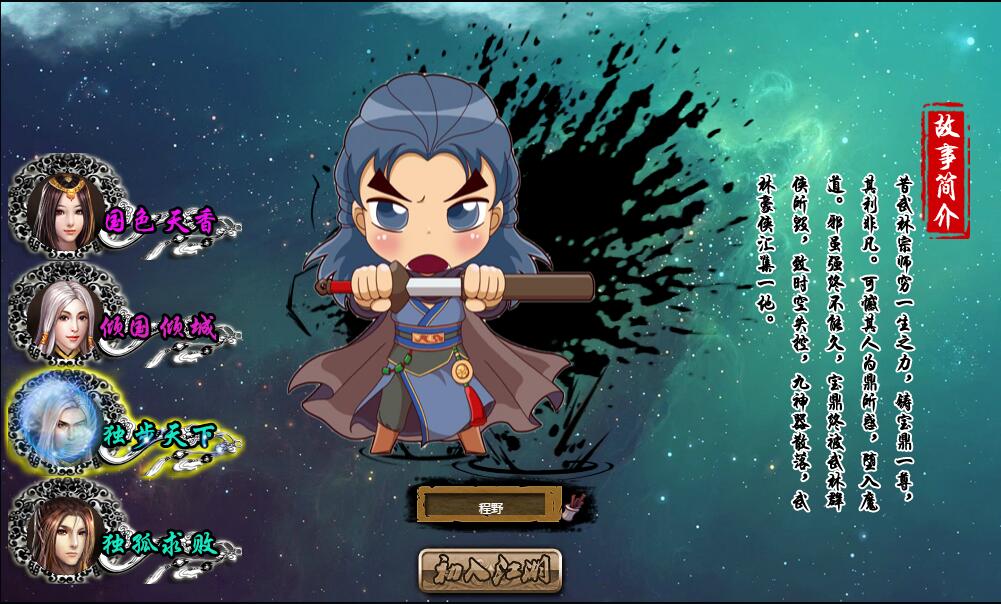Viewport: 1001px width, 604px height.
Task: Click the name field showing 程野
Action: [489, 505]
